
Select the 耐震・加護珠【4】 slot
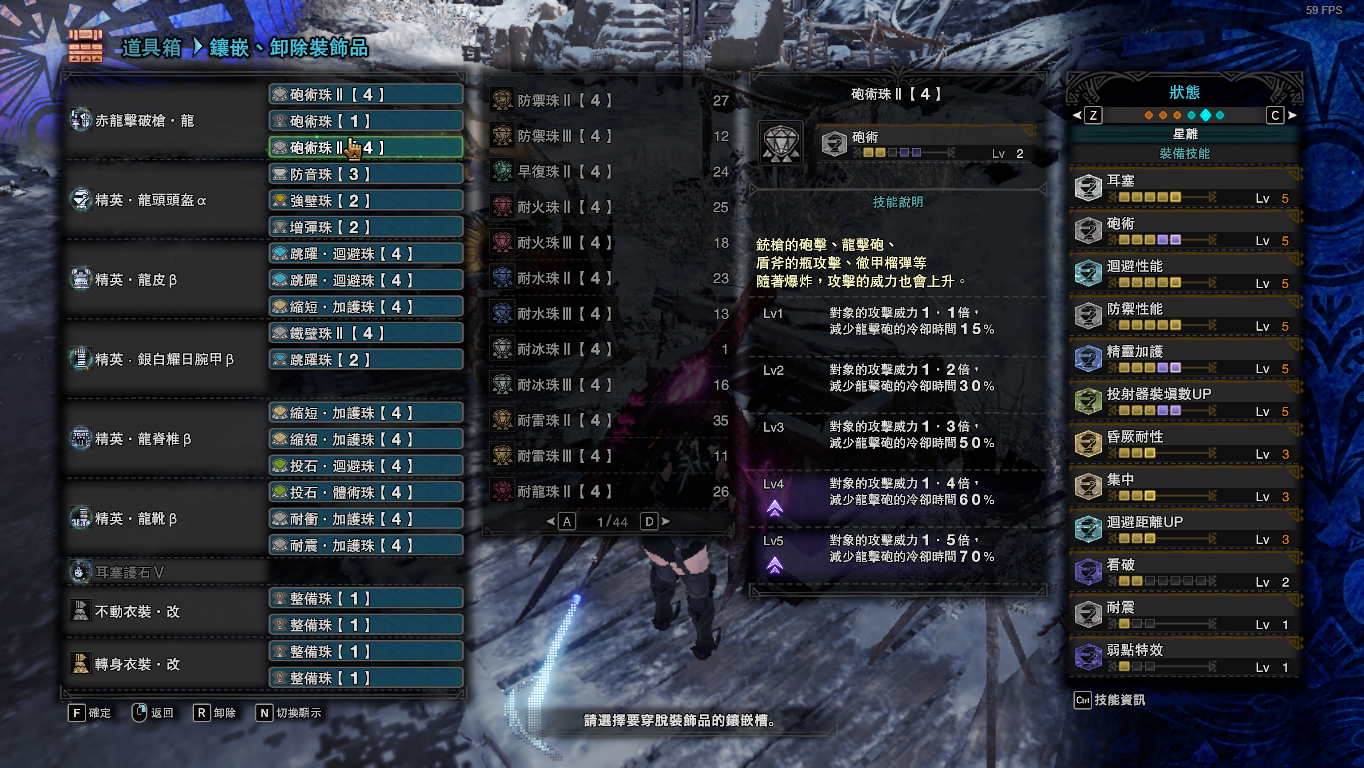pos(366,546)
